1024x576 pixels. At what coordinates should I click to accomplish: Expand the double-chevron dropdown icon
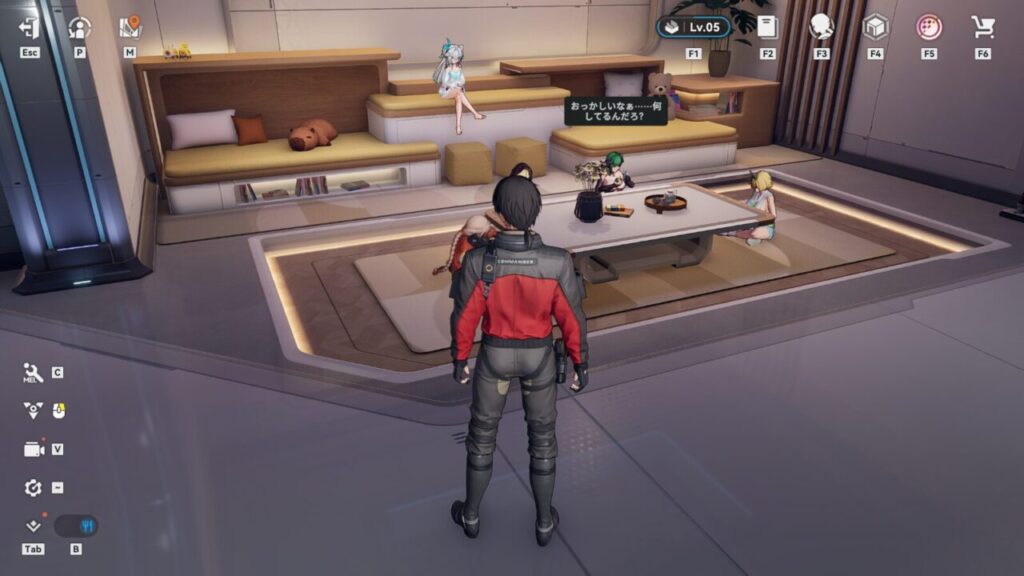tap(33, 526)
